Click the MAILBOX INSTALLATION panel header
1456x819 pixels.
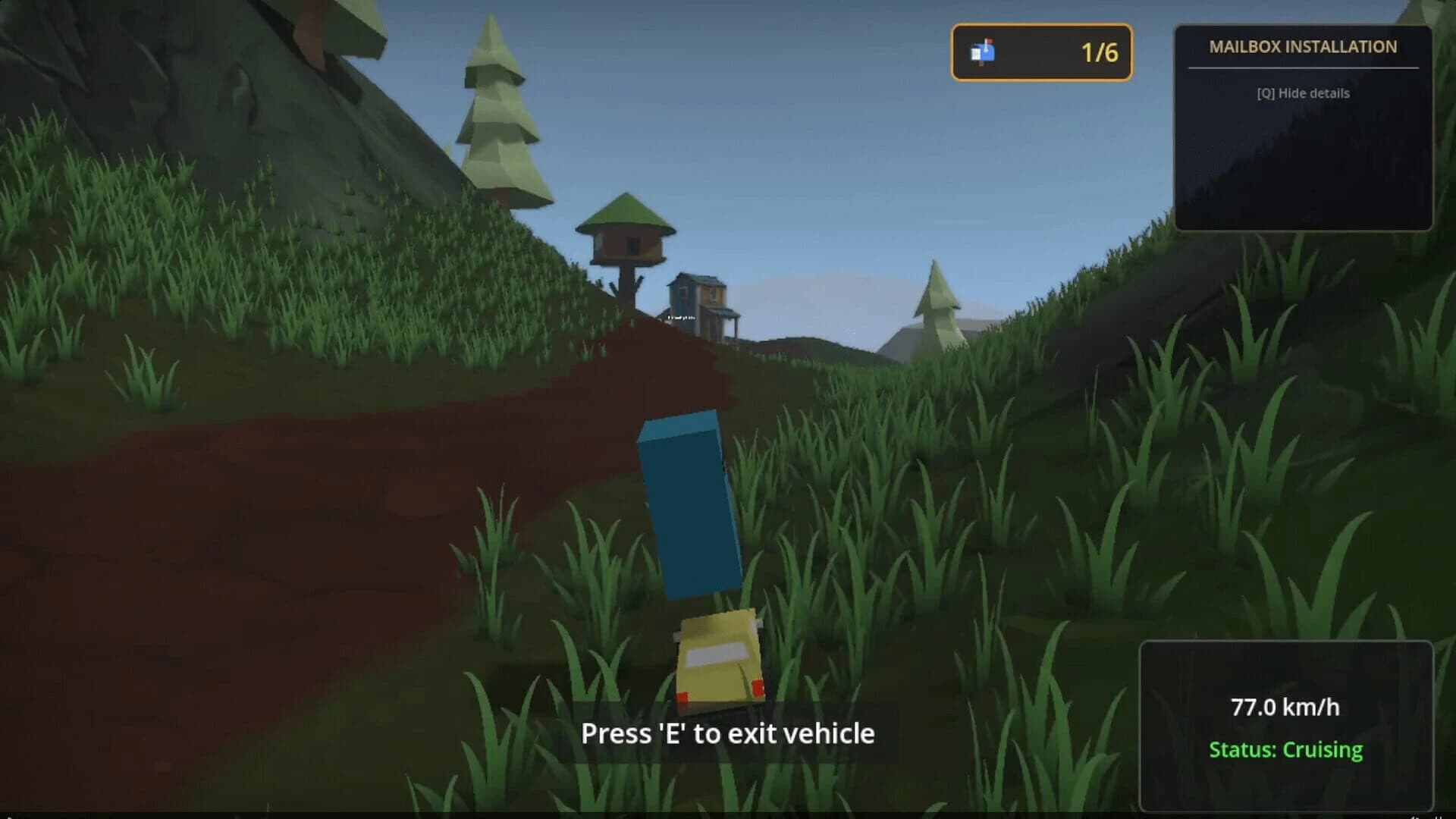pos(1304,47)
